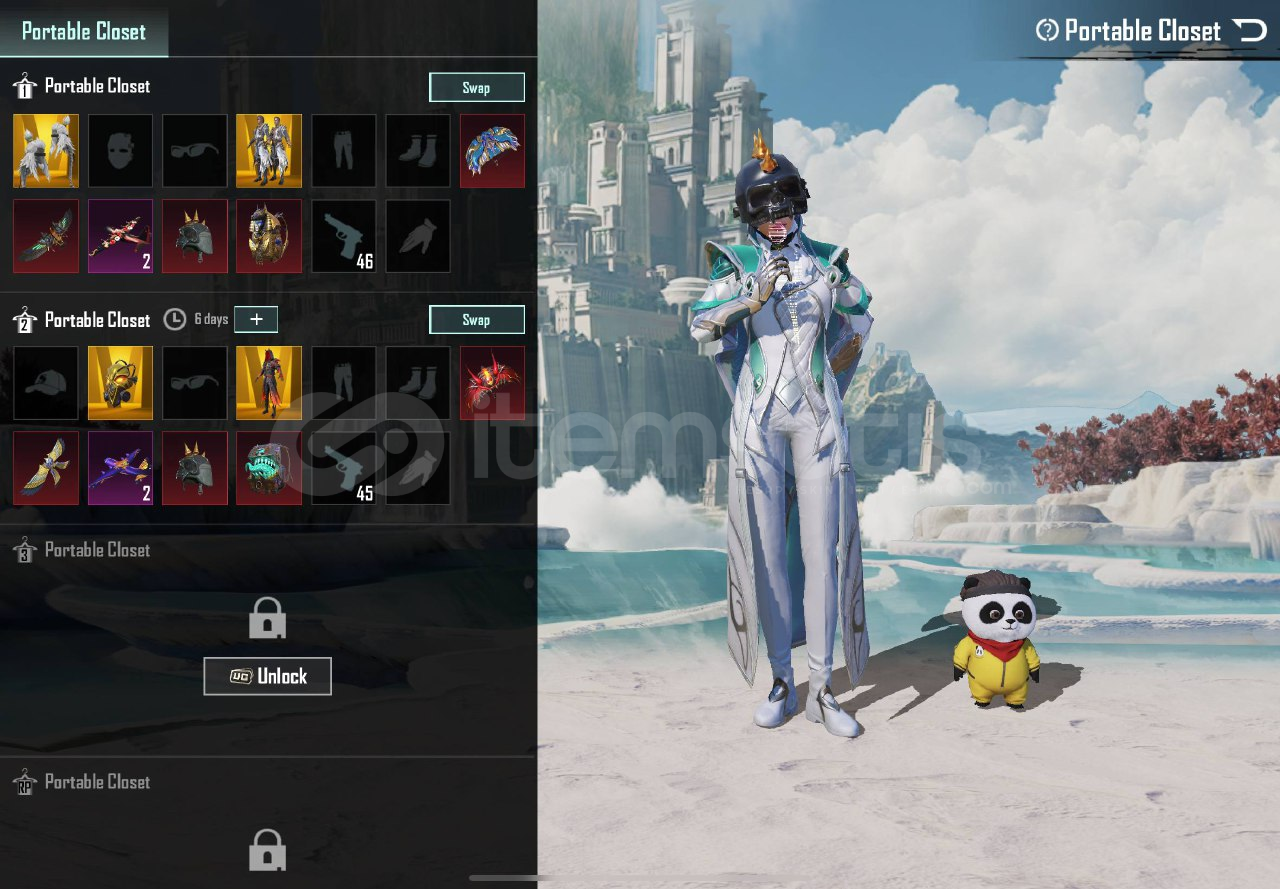Swap to the first Portable Closet
The width and height of the screenshot is (1280, 889).
(x=476, y=87)
